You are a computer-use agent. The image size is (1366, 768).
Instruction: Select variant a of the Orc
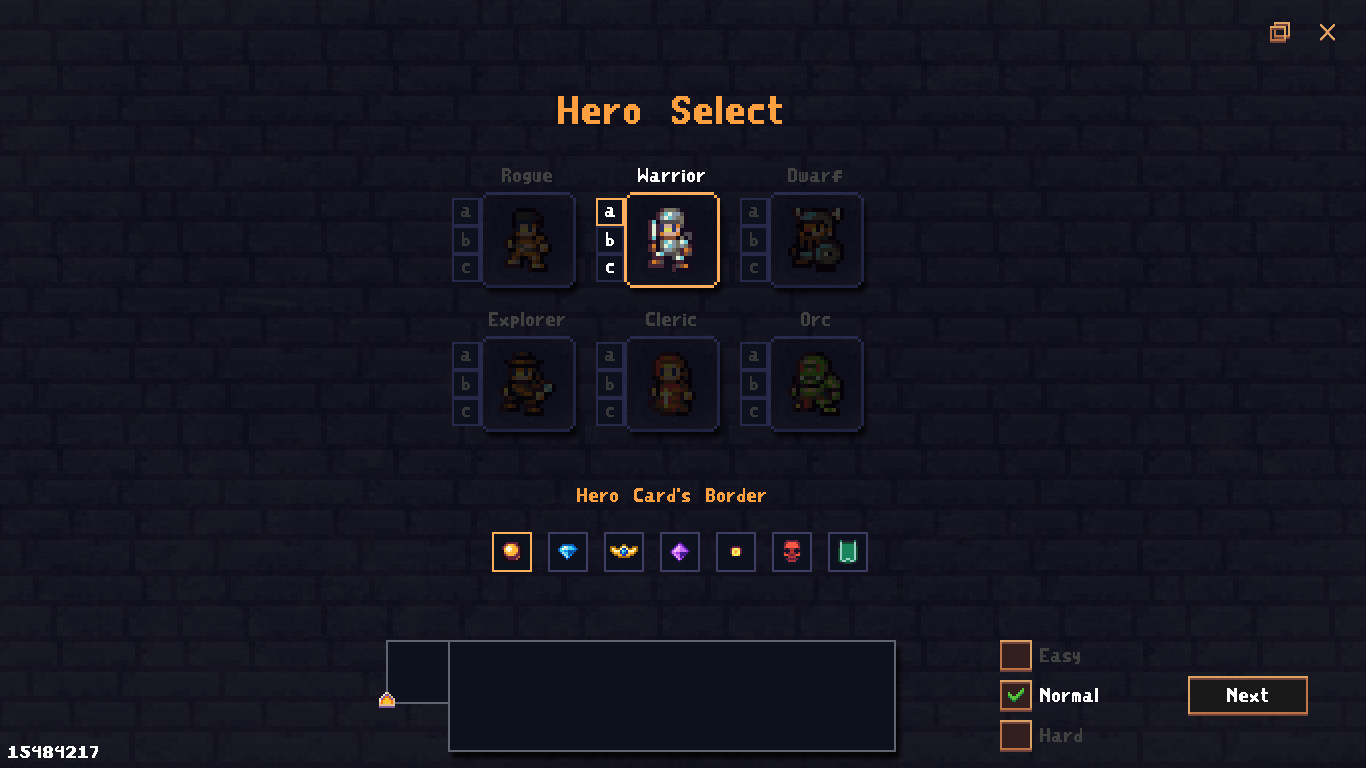754,356
